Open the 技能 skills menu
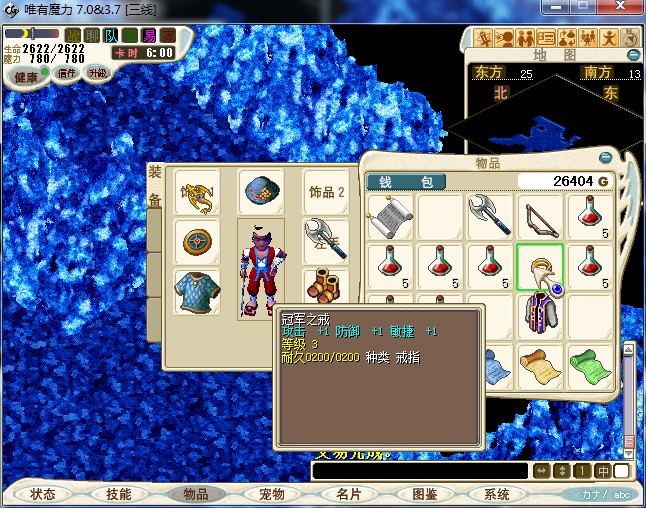The image size is (646, 508). (118, 494)
